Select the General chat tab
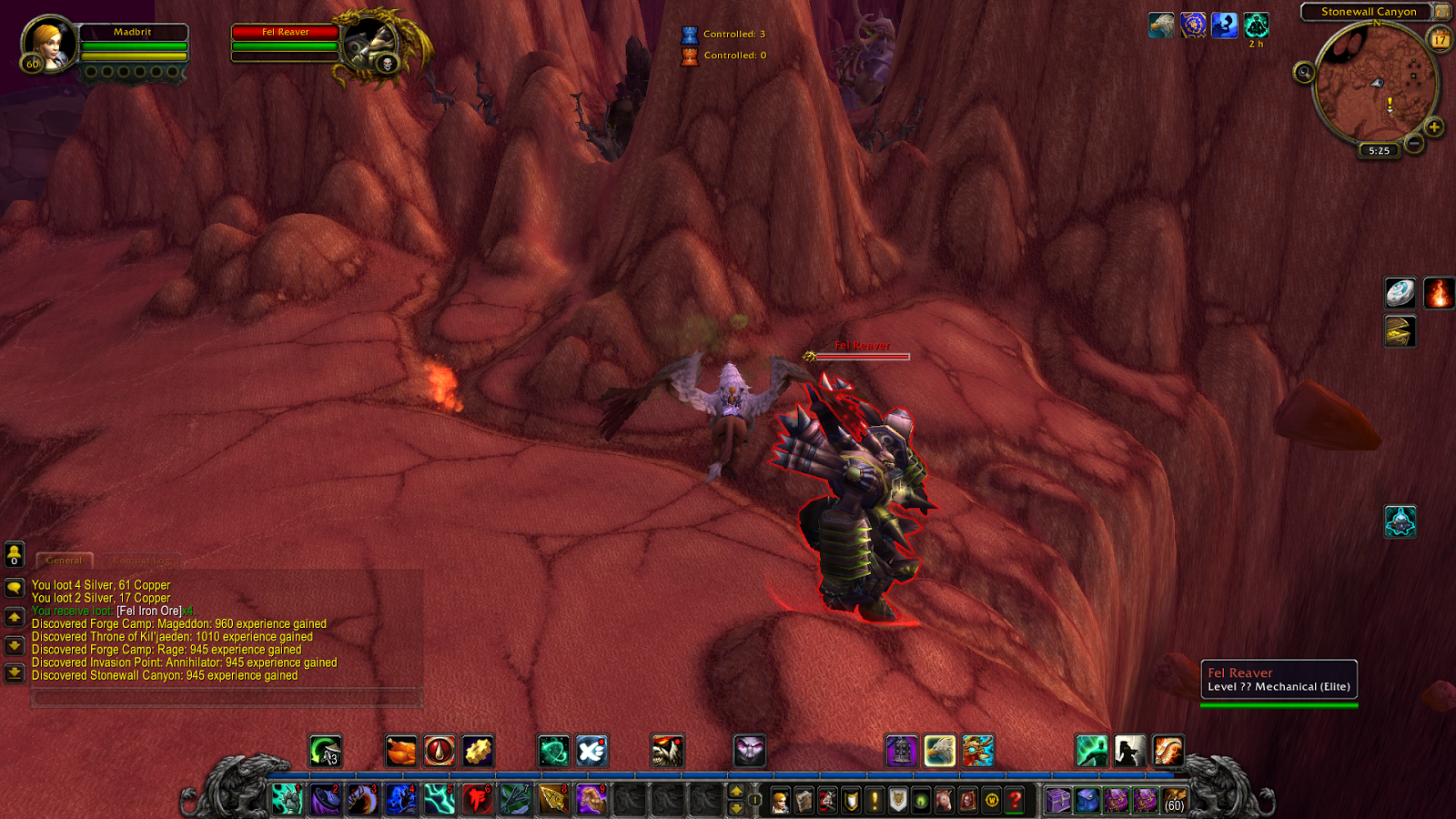Viewport: 1456px width, 819px height. point(64,560)
